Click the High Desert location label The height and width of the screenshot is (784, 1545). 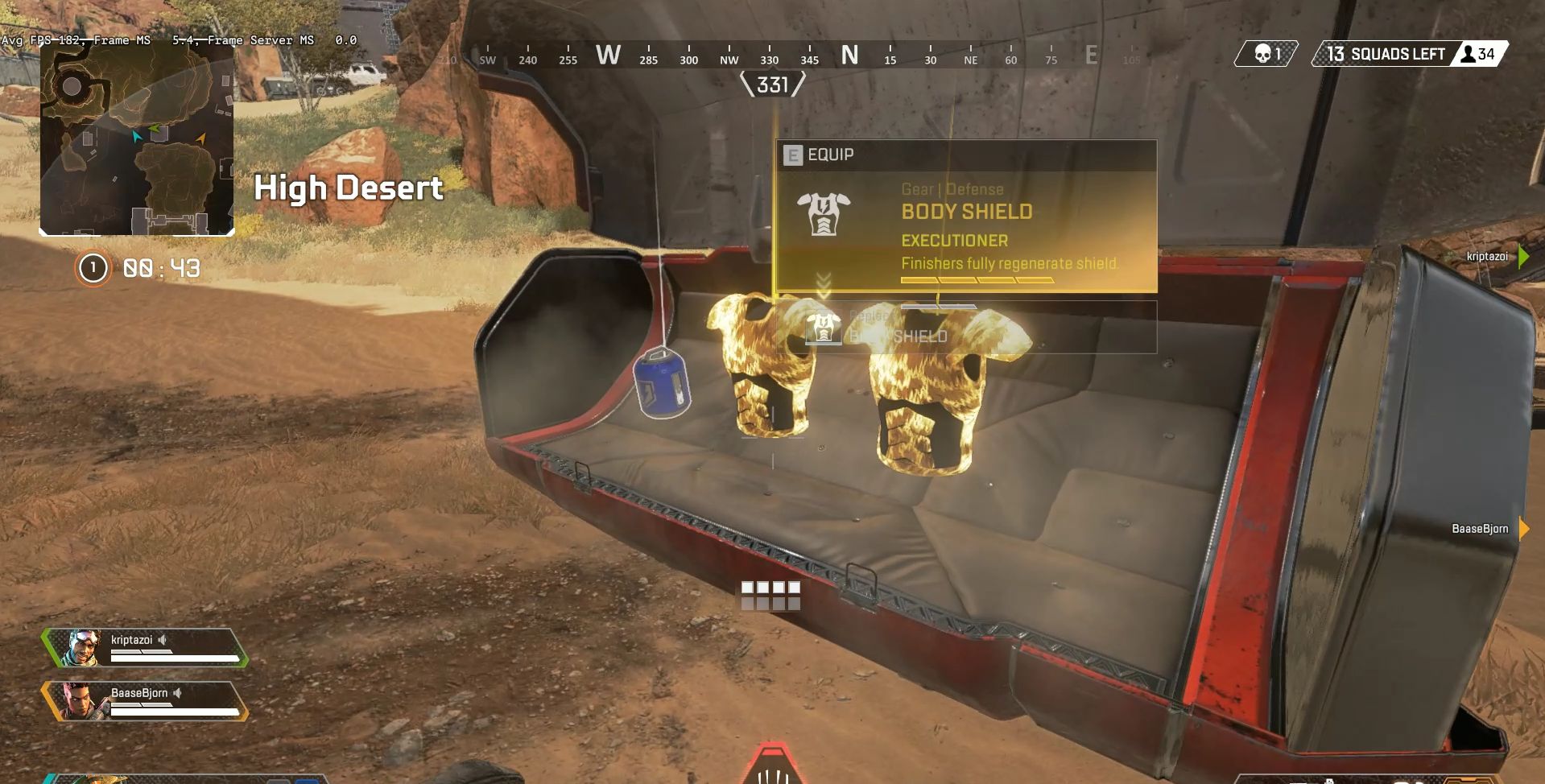click(x=349, y=188)
